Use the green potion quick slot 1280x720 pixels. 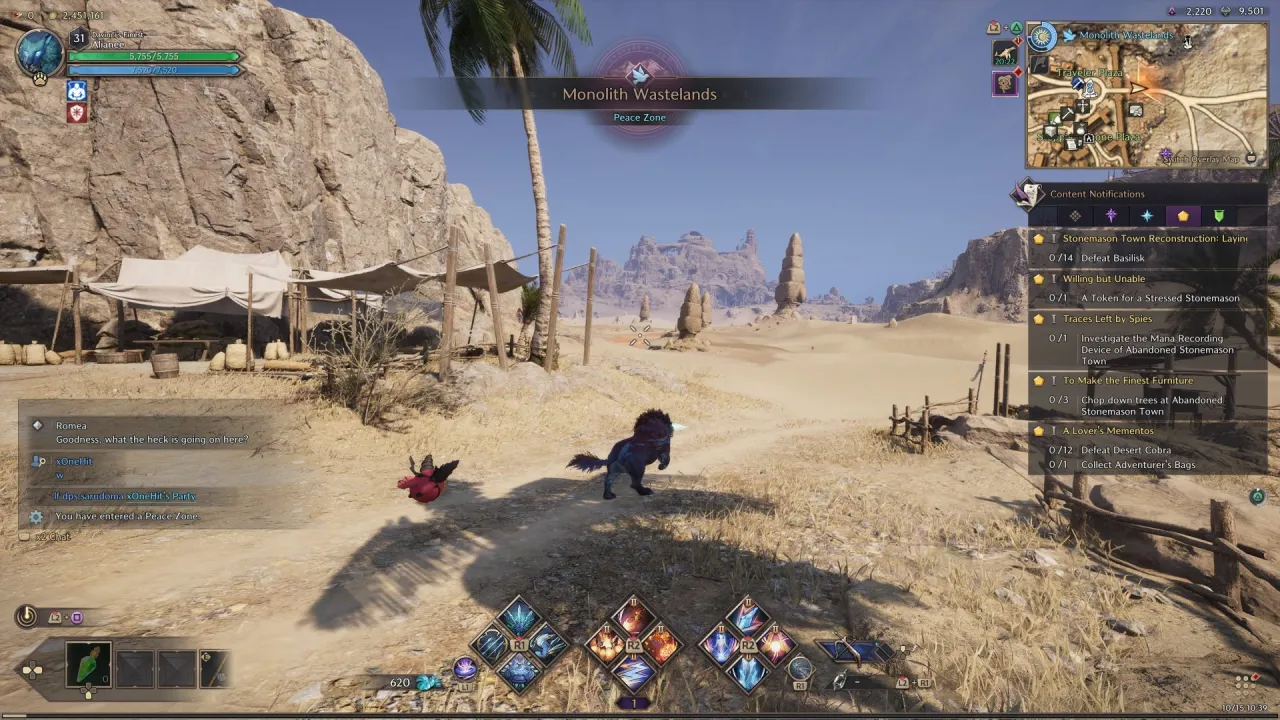tap(88, 665)
